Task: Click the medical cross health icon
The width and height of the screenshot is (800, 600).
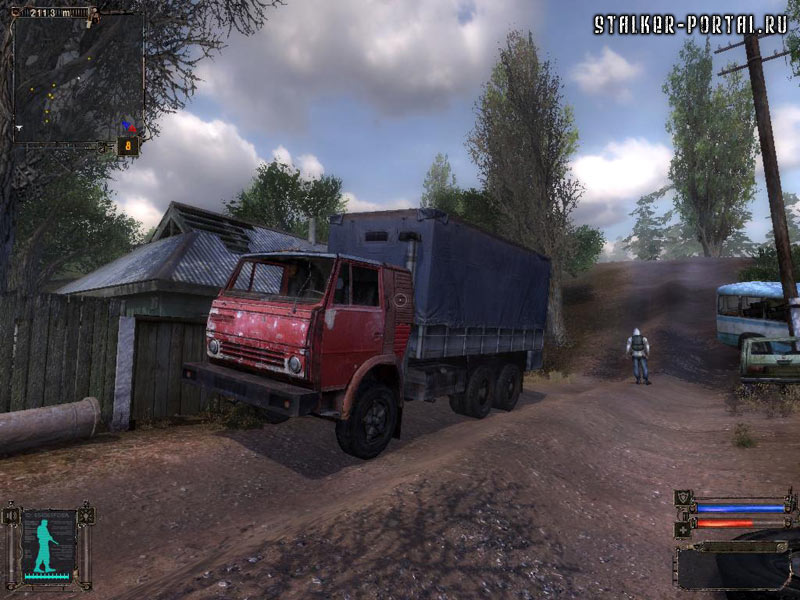Action: 684,528
